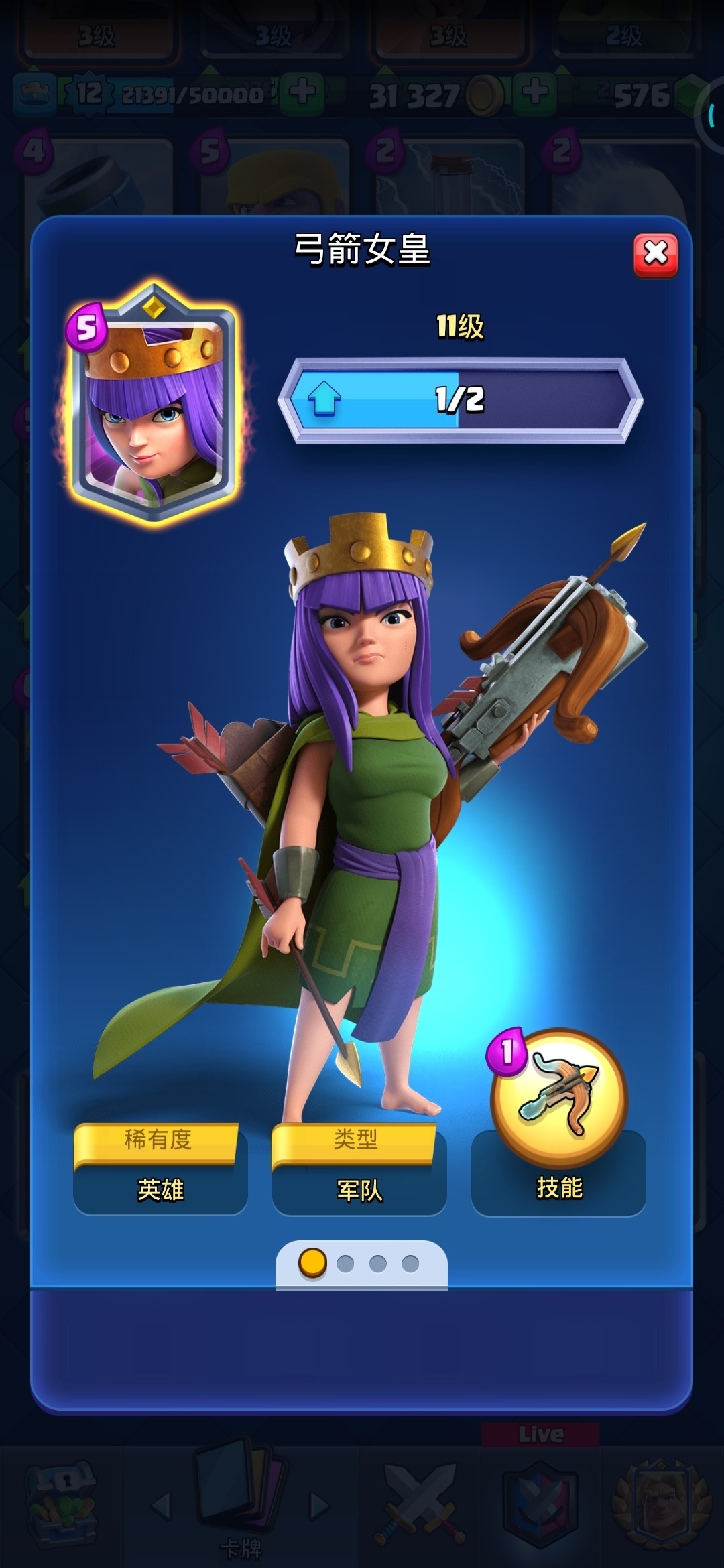Select the highlighted first page dot
724x1568 pixels.
point(312,1263)
